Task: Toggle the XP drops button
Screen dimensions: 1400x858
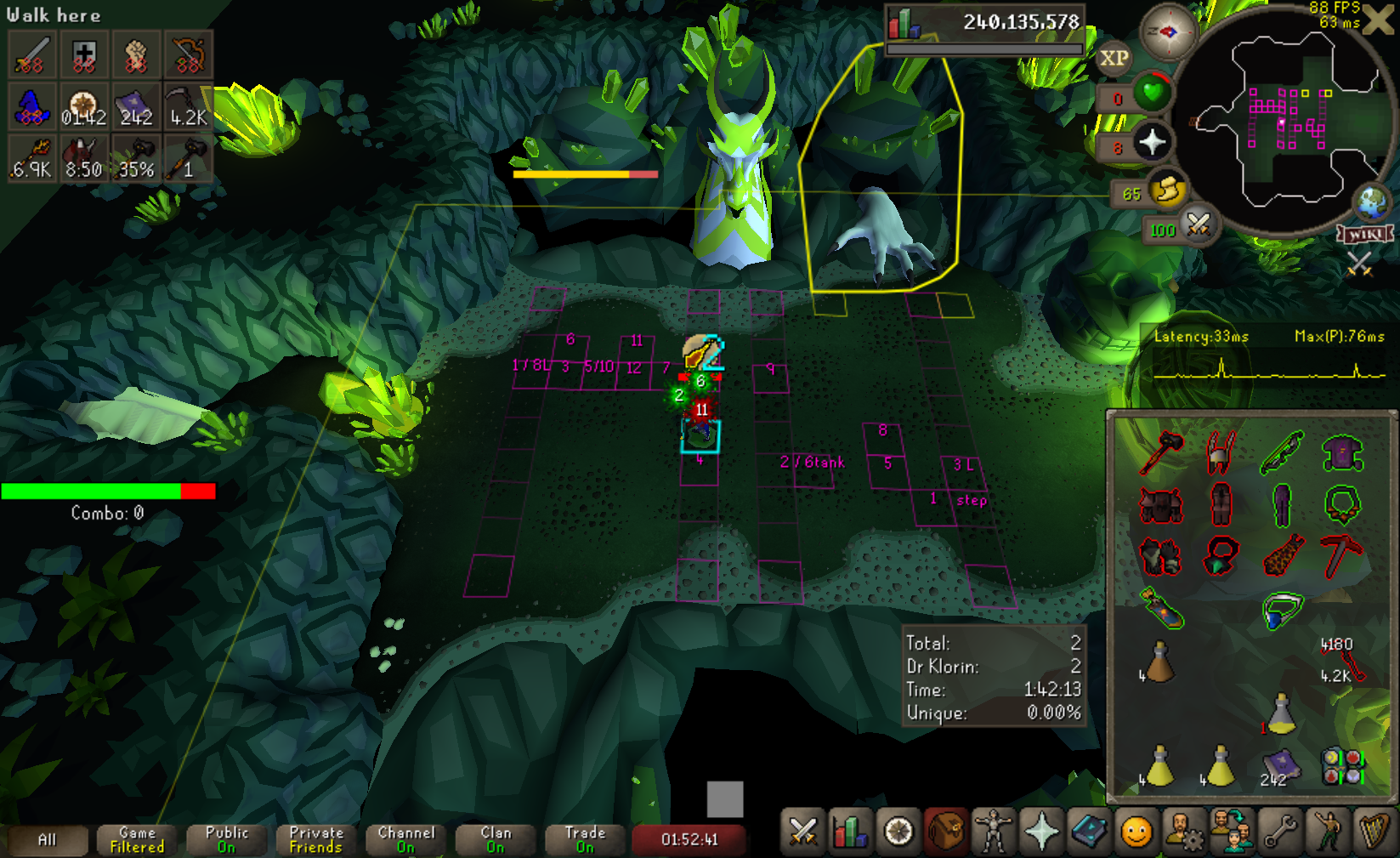Action: coord(1114,58)
